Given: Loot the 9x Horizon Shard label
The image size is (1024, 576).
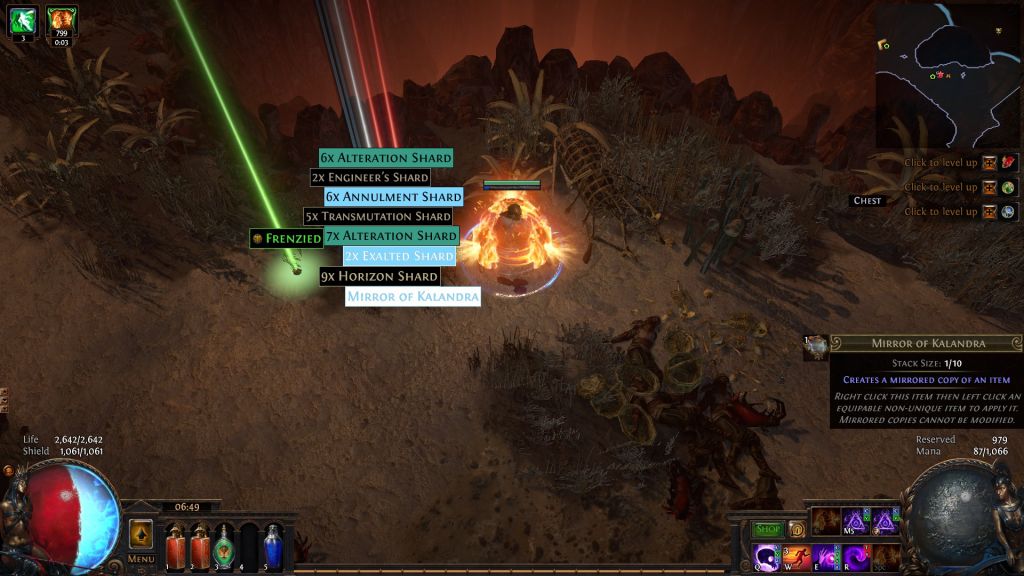Looking at the screenshot, I should 380,276.
